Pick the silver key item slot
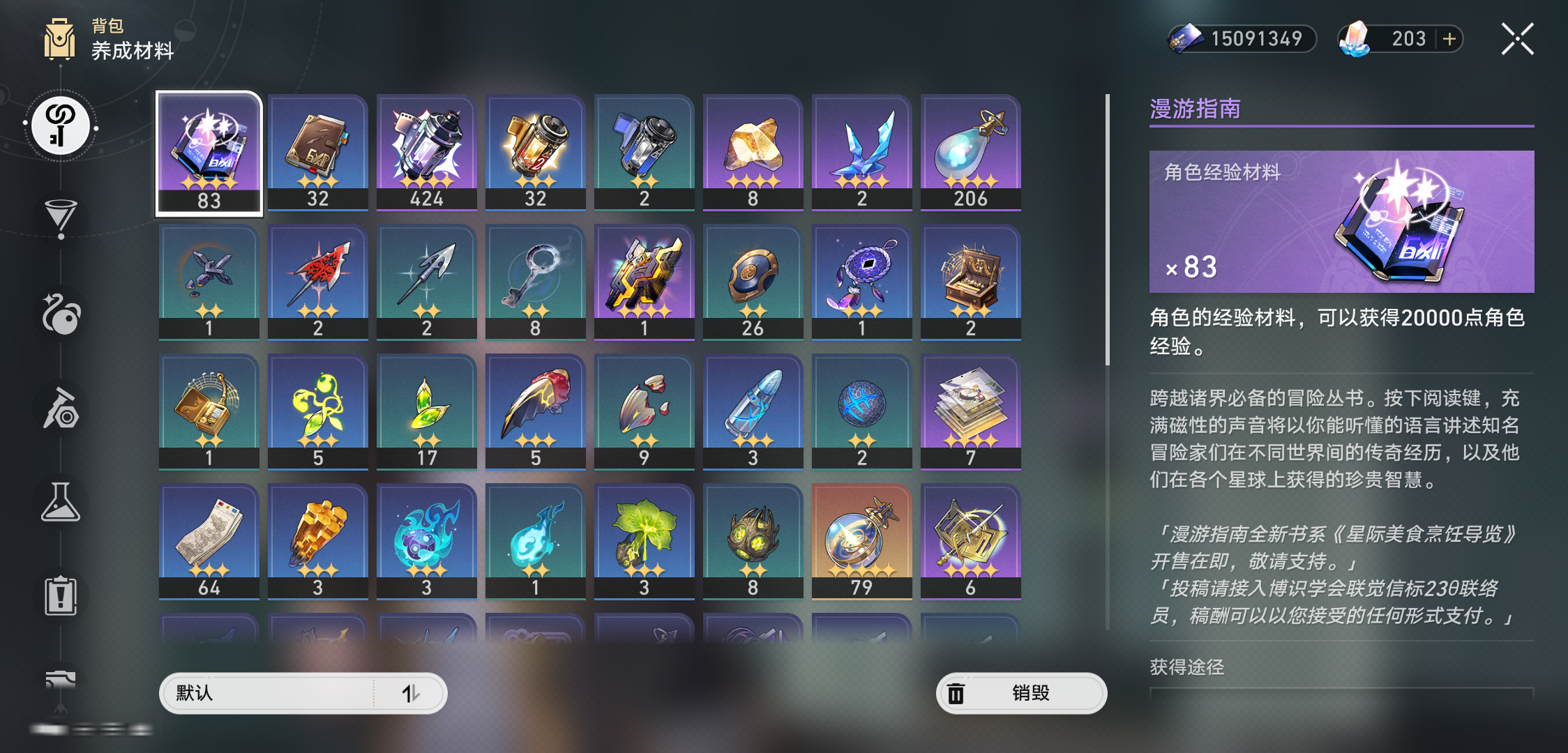The image size is (1568, 753). point(536,282)
